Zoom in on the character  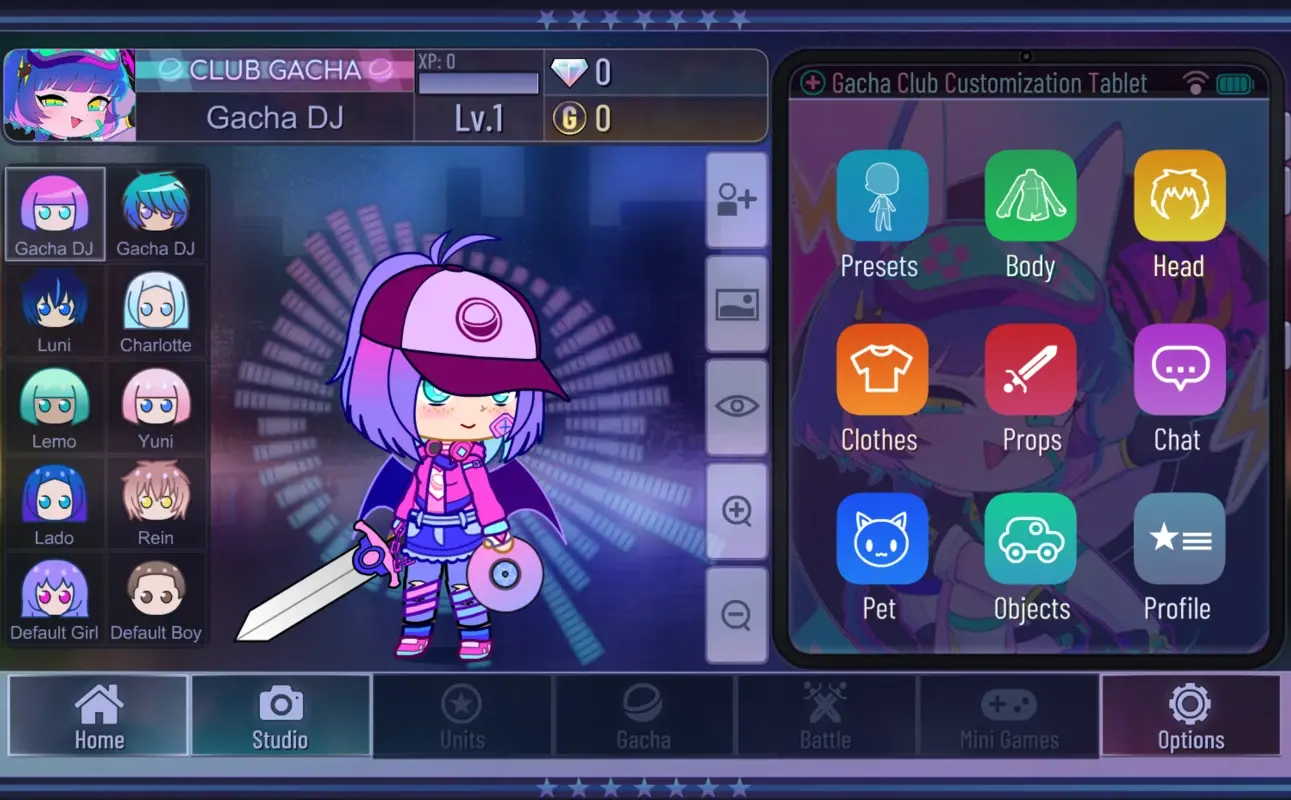pos(737,510)
